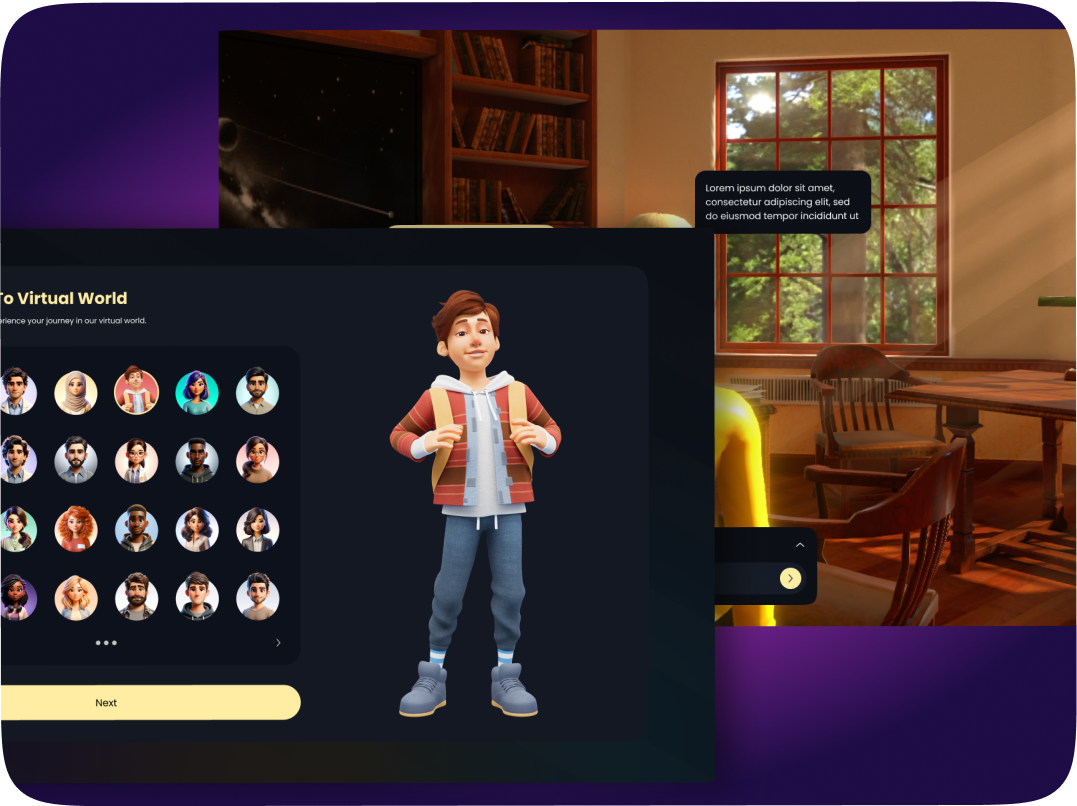Choose the curly red-haired woman avatar
The height and width of the screenshot is (806, 1077).
click(x=76, y=529)
